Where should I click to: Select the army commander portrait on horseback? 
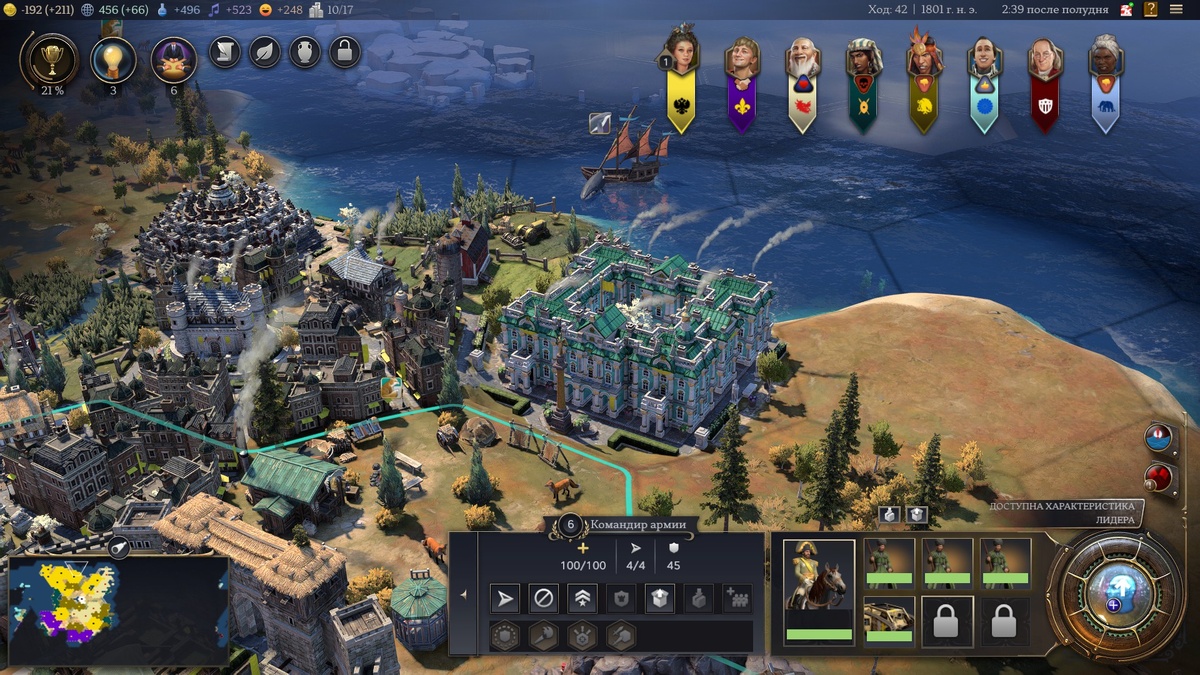[818, 585]
